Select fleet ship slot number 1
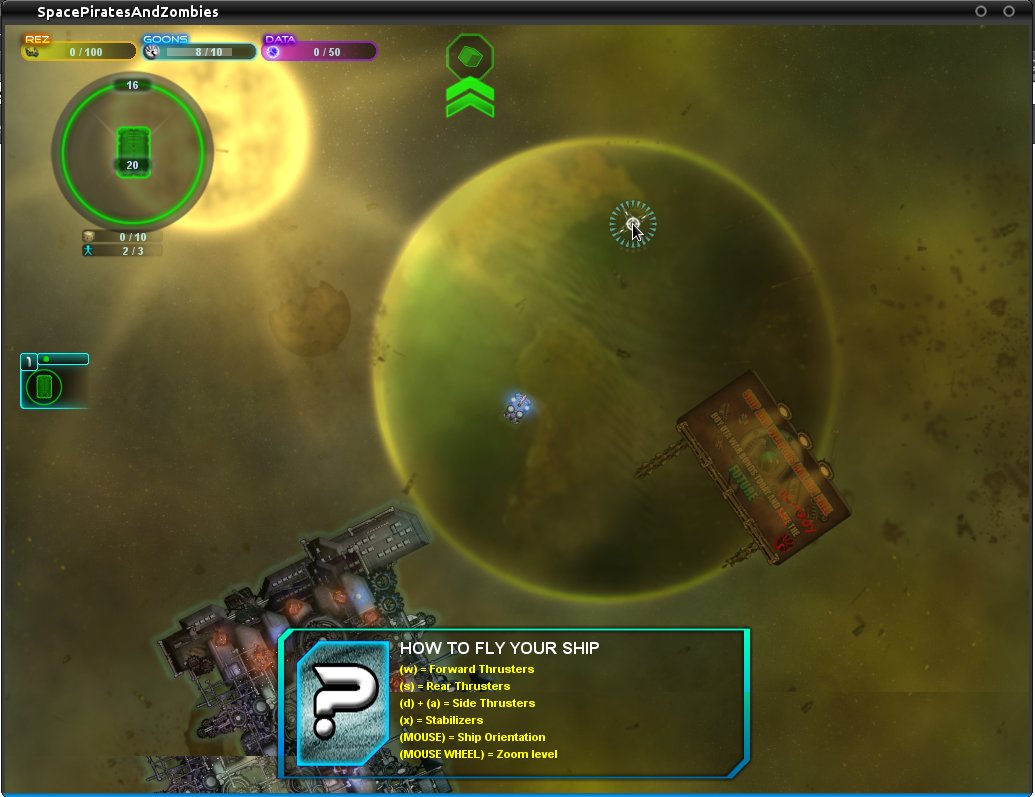1035x797 pixels. click(45, 386)
